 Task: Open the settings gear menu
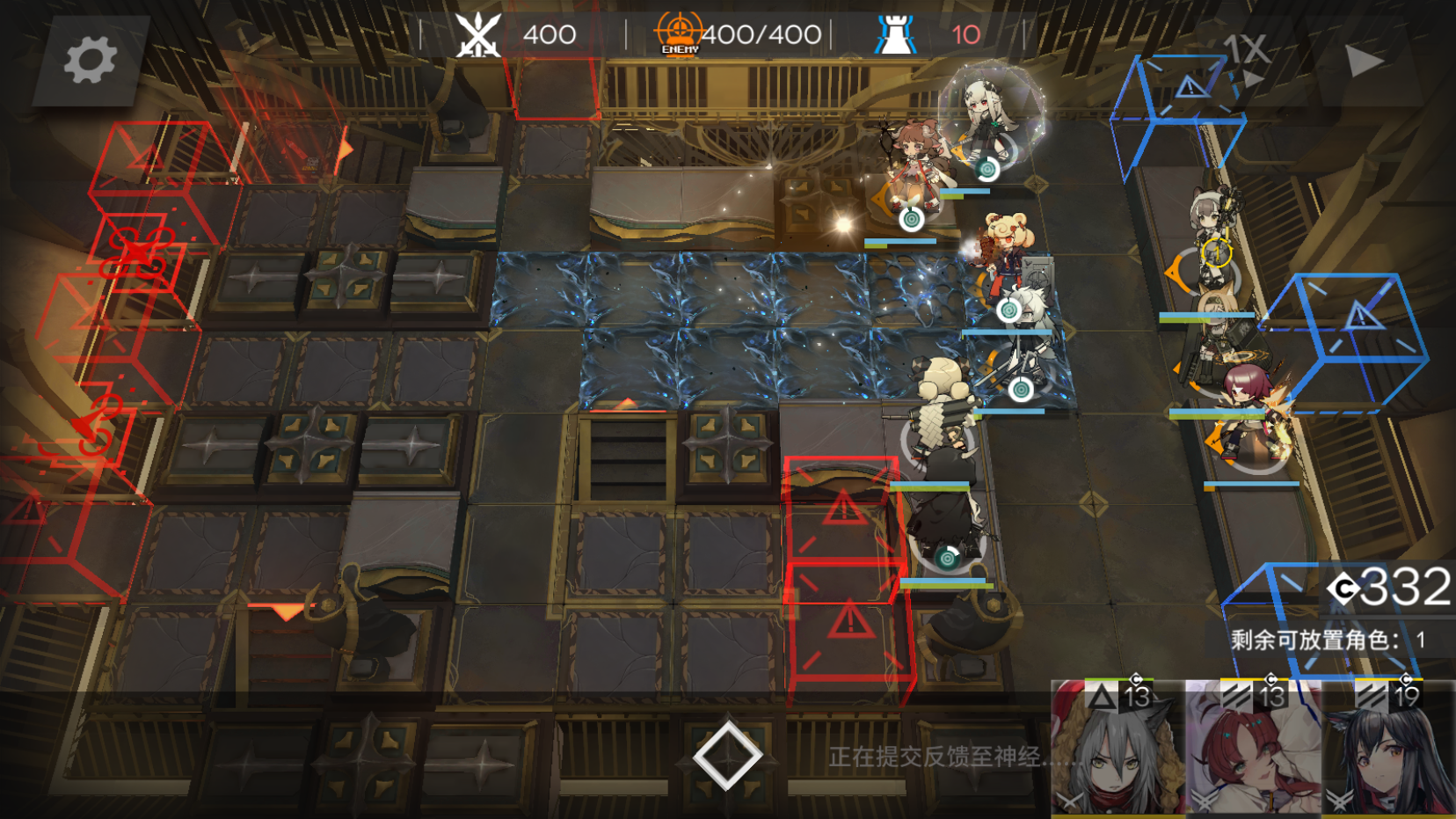coord(90,60)
